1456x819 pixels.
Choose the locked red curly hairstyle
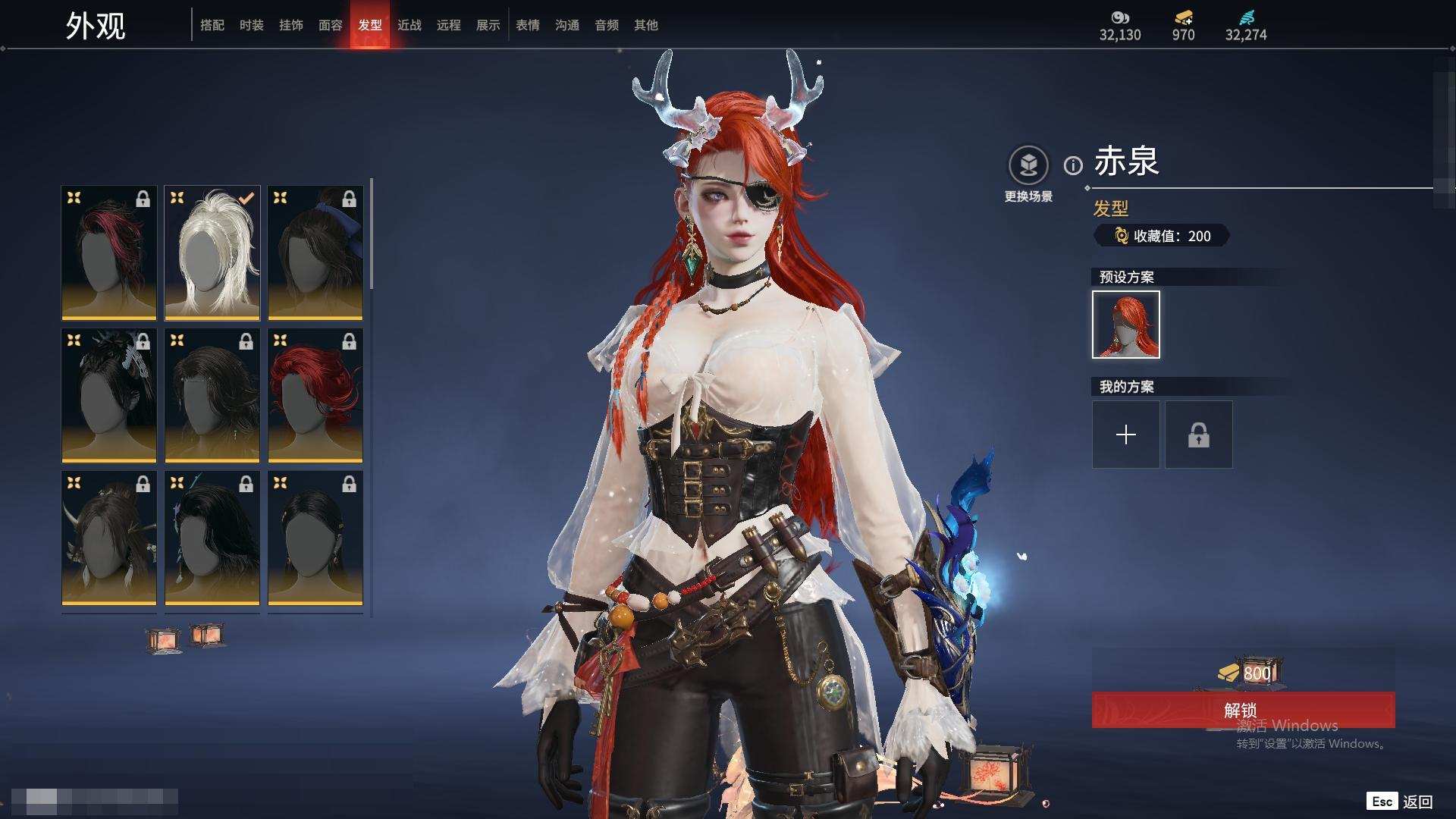tap(315, 395)
